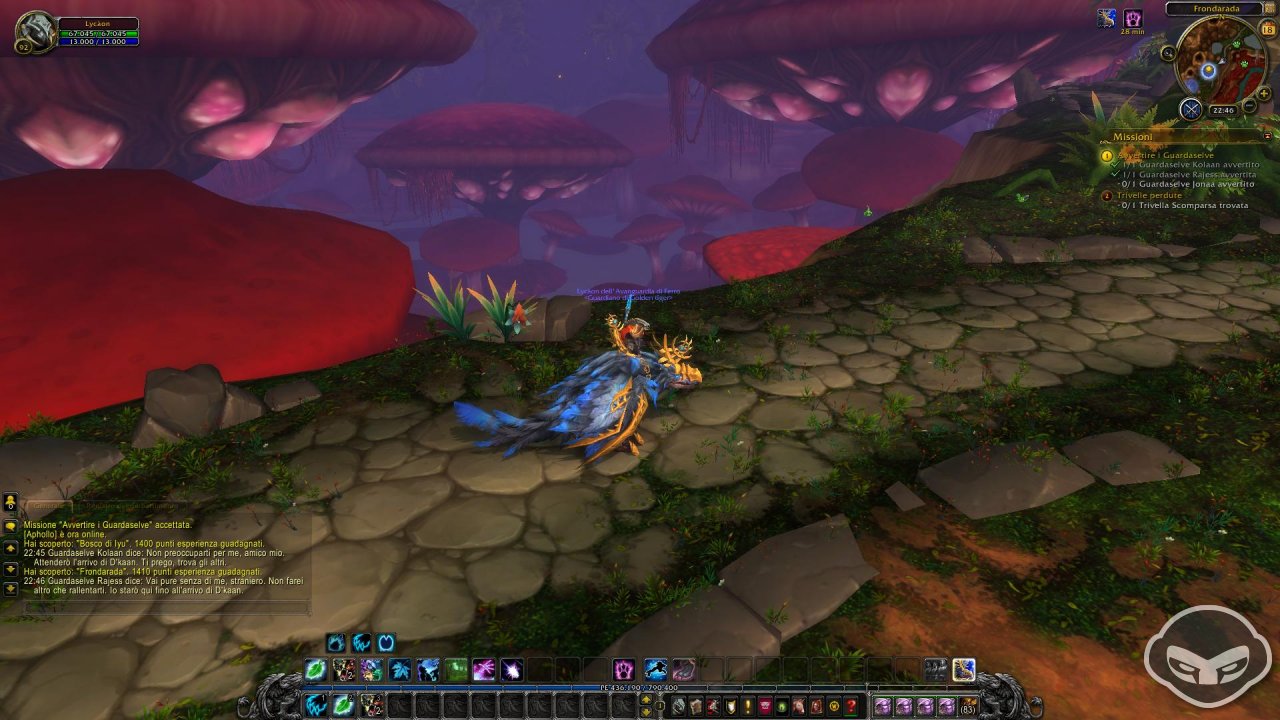The width and height of the screenshot is (1280, 720).
Task: Open the red question mark help button
Action: click(850, 707)
